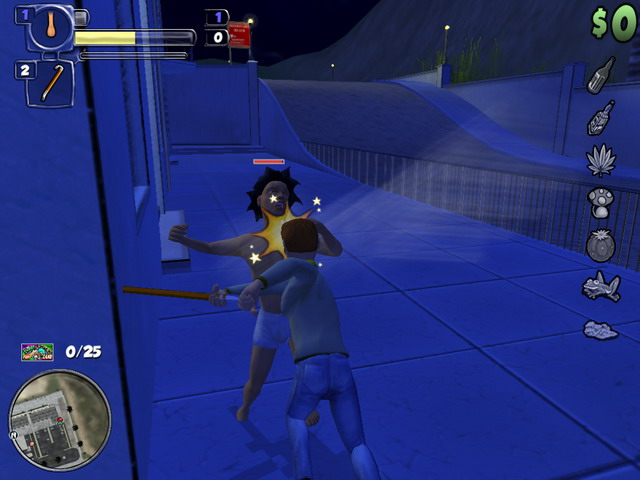Select the crystal rock item icon
This screenshot has height=480, width=640.
click(x=601, y=329)
